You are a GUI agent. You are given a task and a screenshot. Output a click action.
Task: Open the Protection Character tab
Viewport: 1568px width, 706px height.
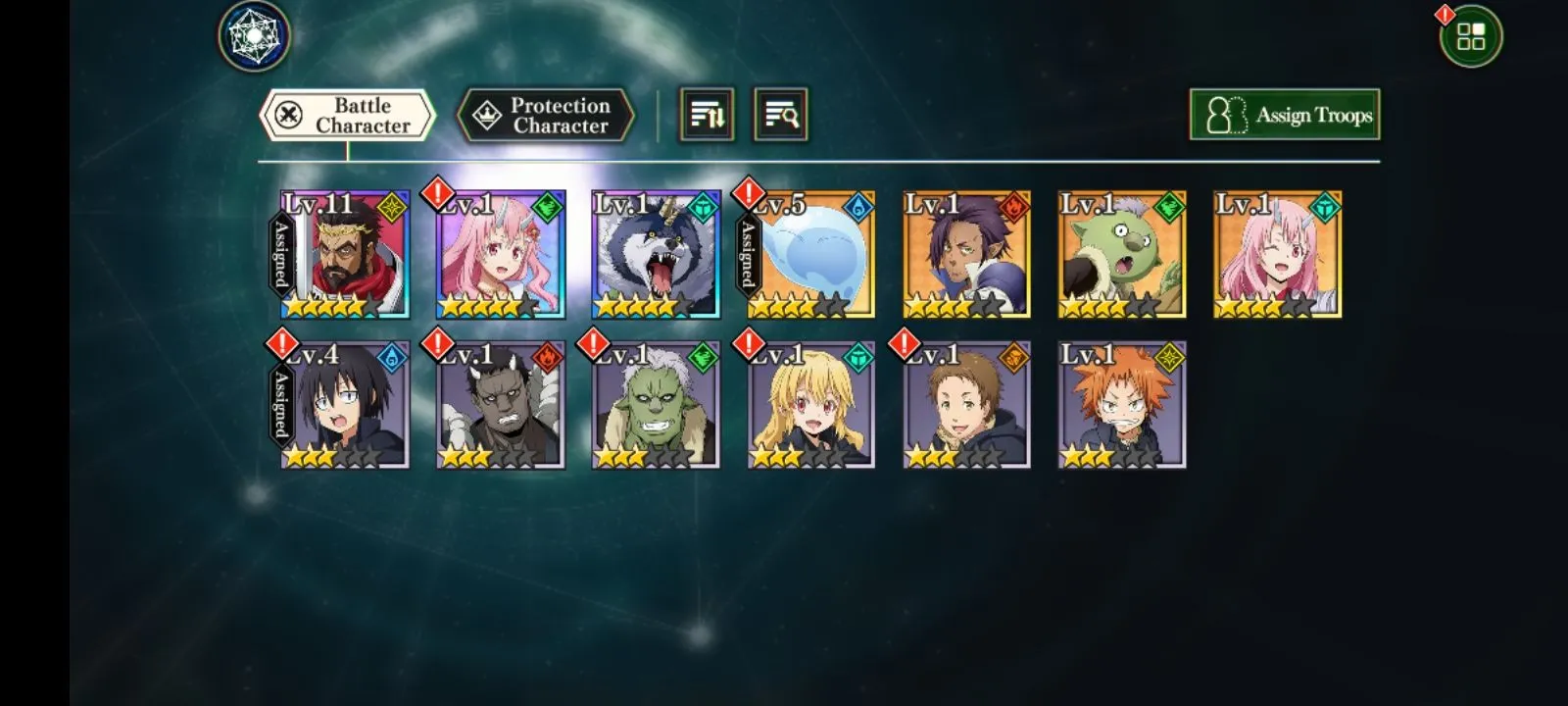546,116
